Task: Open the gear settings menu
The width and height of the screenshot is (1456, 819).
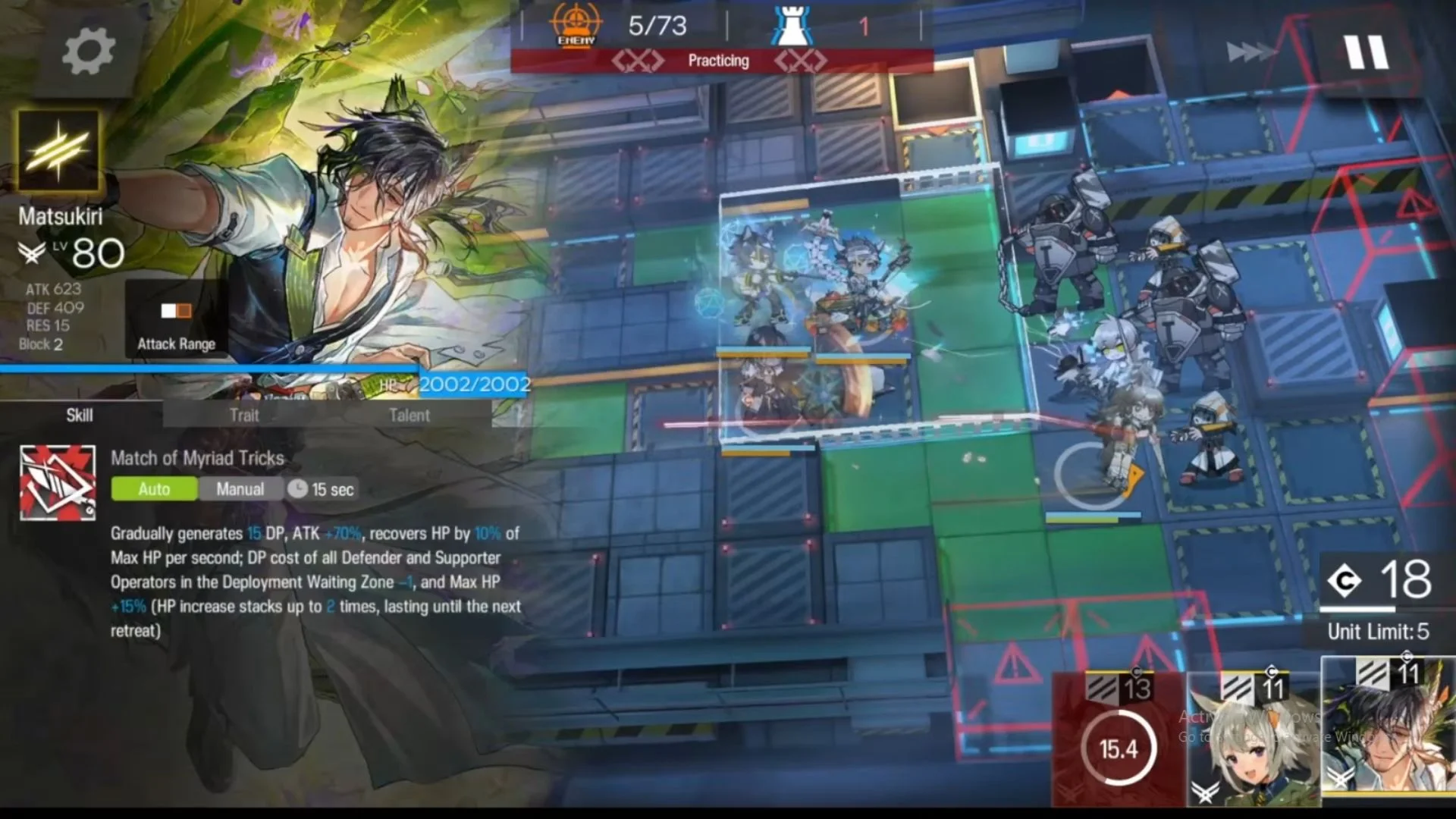Action: tap(88, 52)
